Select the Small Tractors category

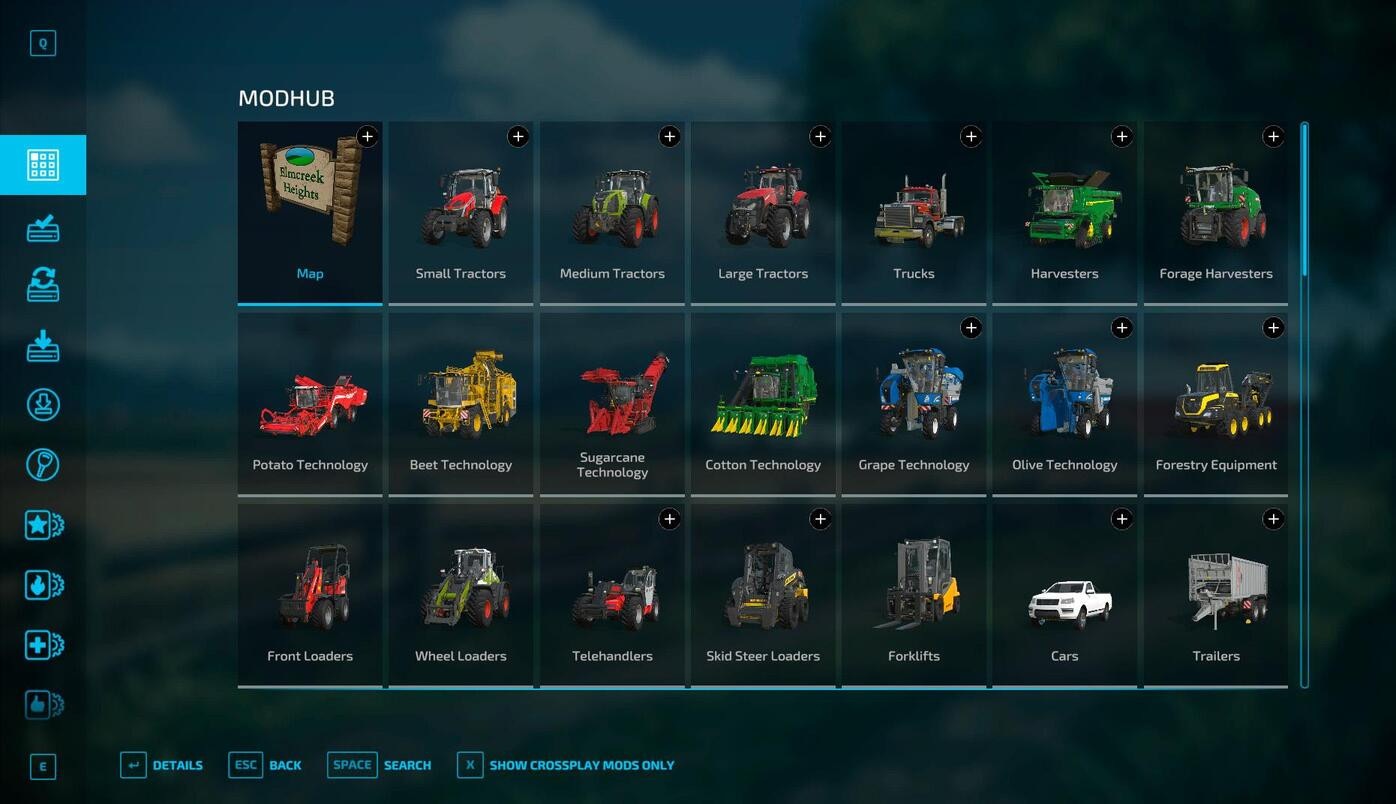[461, 212]
